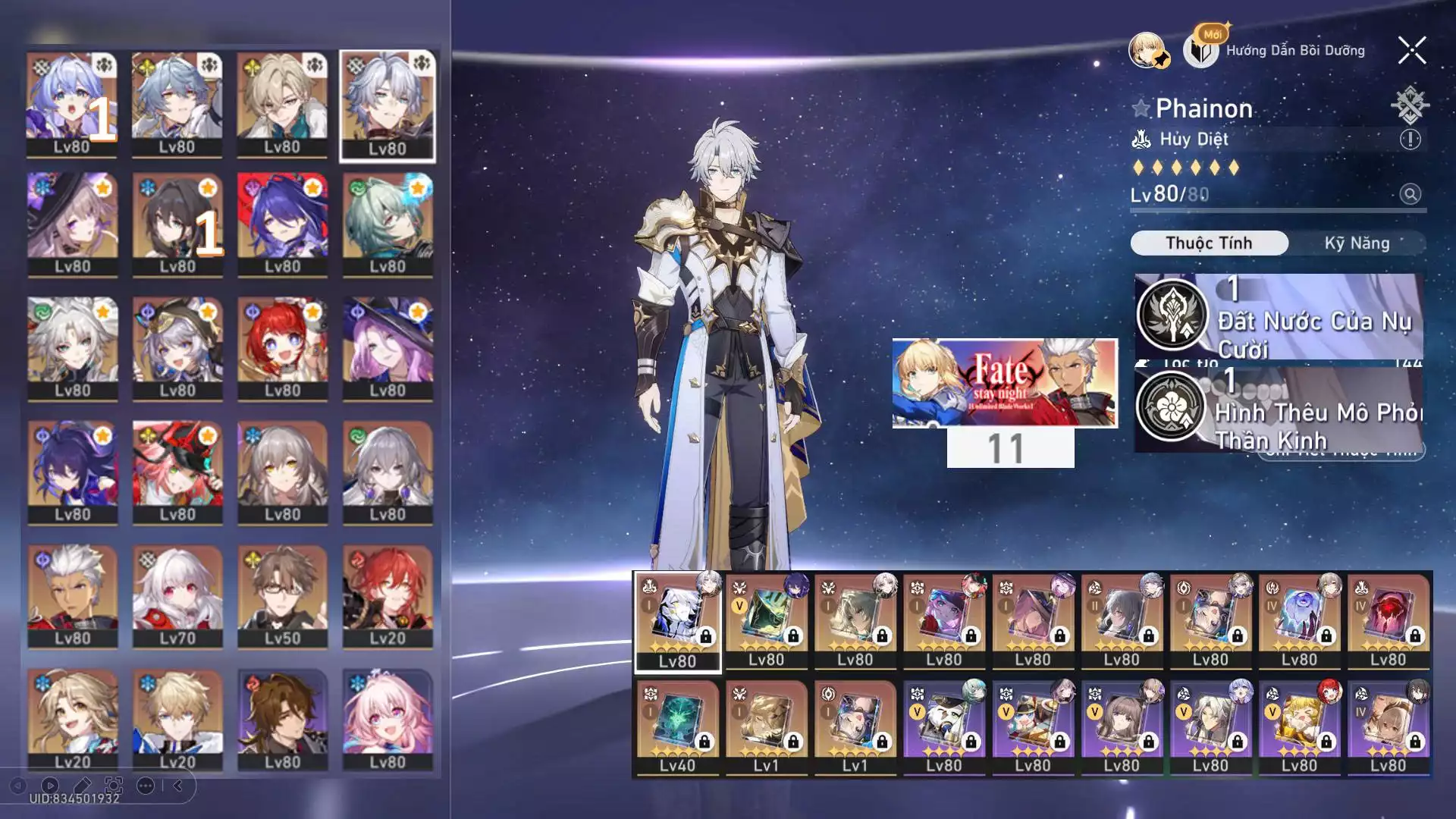
Task: Close the character screen with the X
Action: coord(1412,51)
